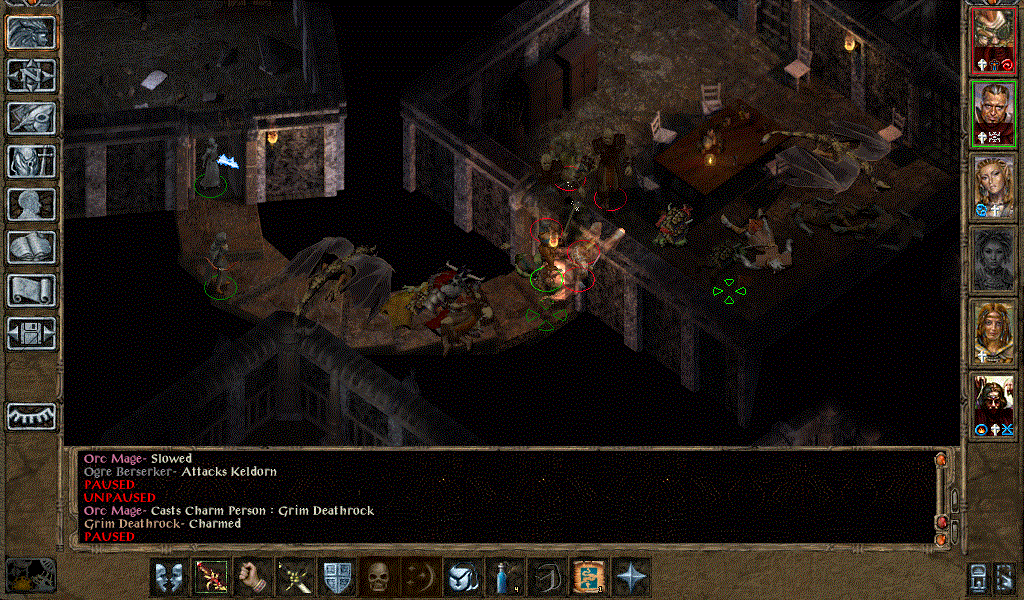Open special abilities with the star button

631,577
